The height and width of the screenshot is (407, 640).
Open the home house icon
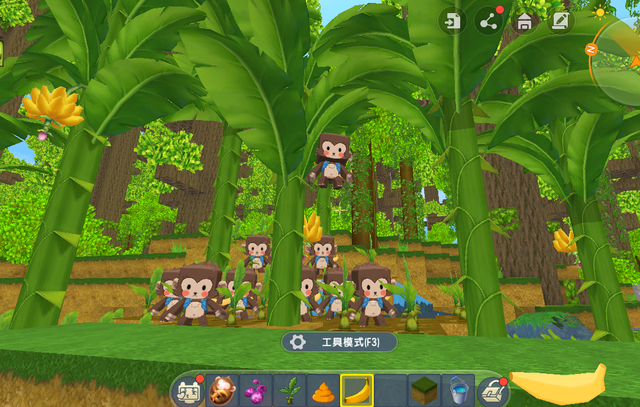pos(522,22)
